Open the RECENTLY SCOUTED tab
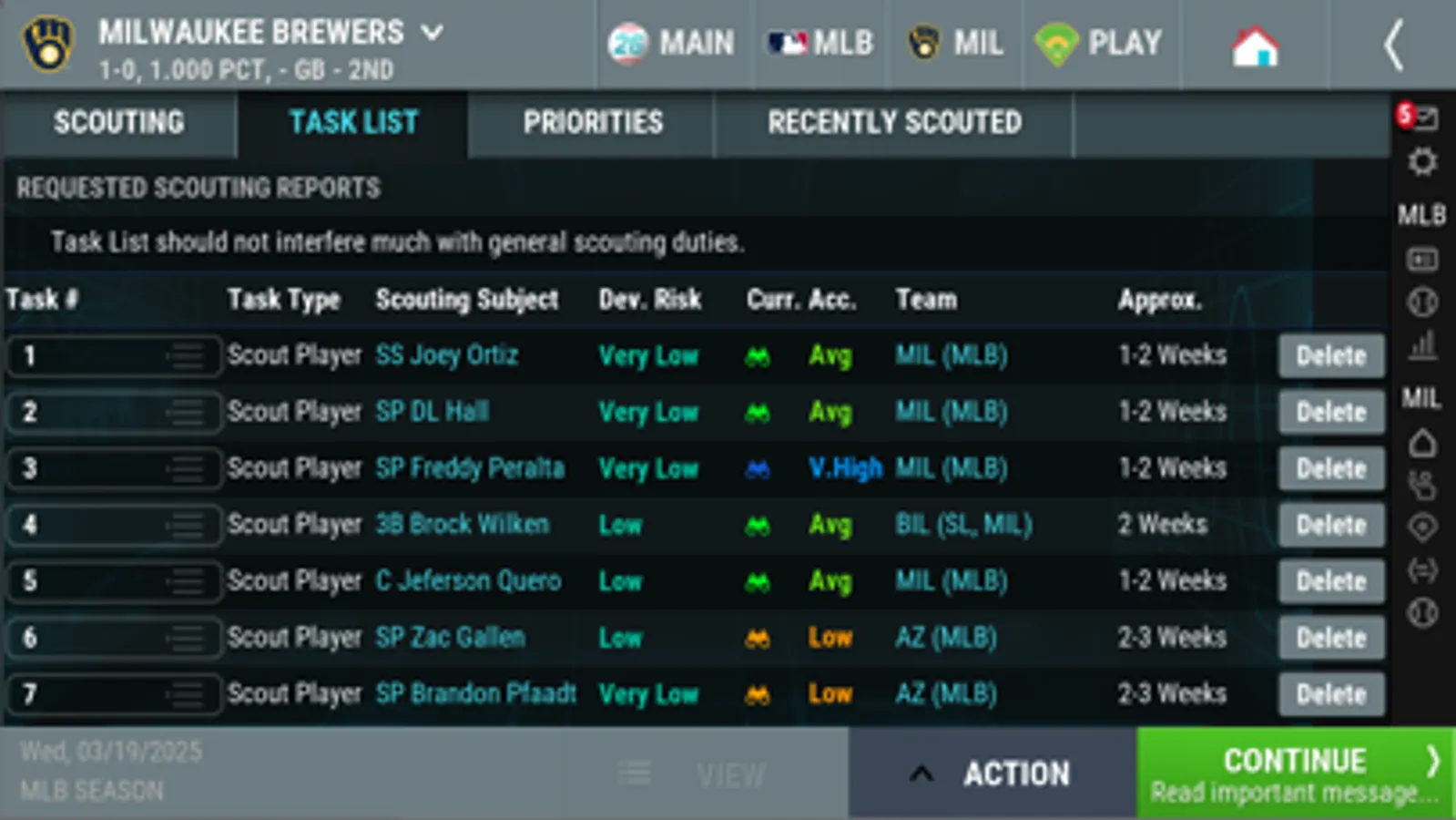The image size is (1456, 820). coord(895,123)
